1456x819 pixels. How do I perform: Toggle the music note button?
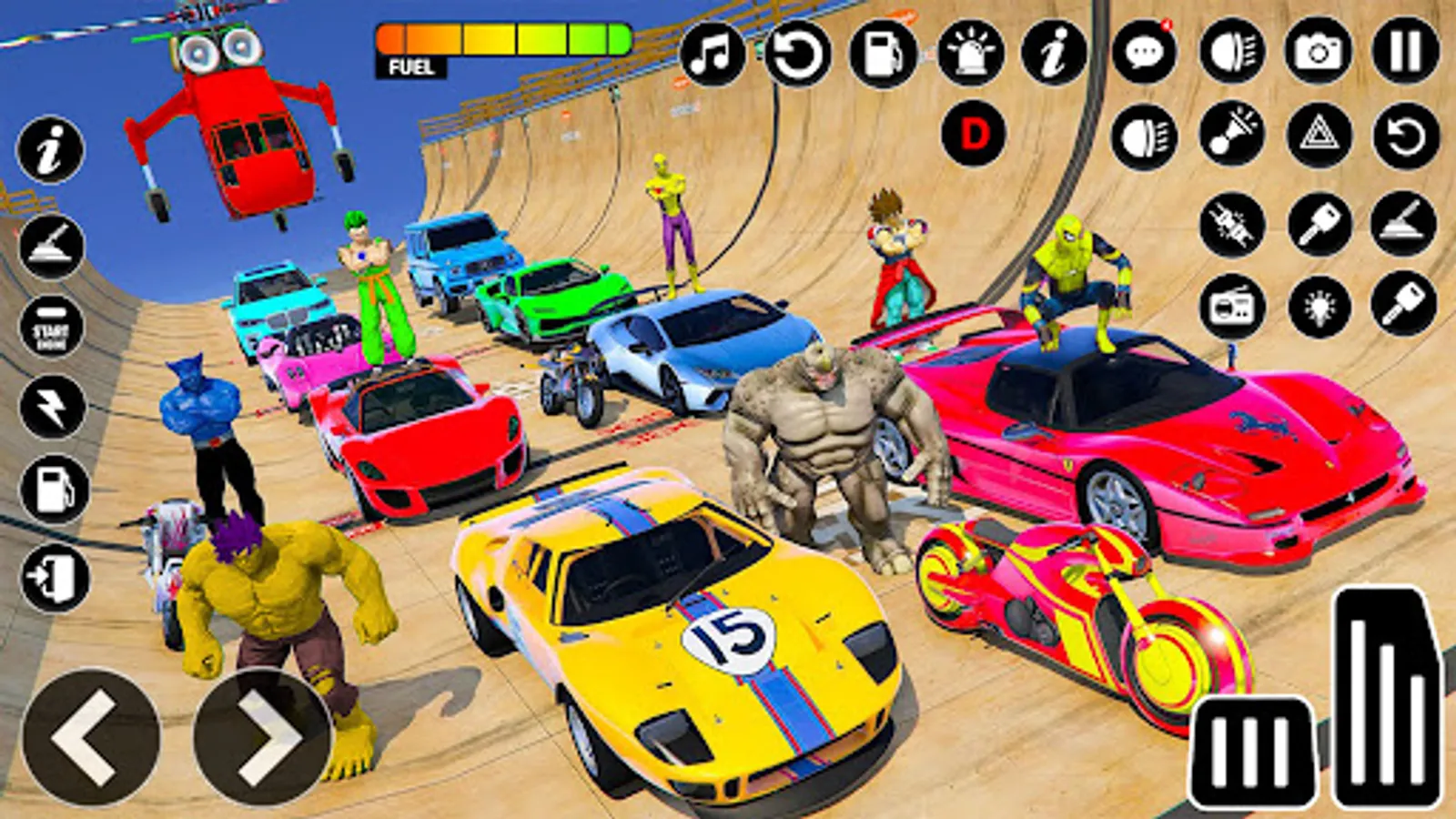713,54
